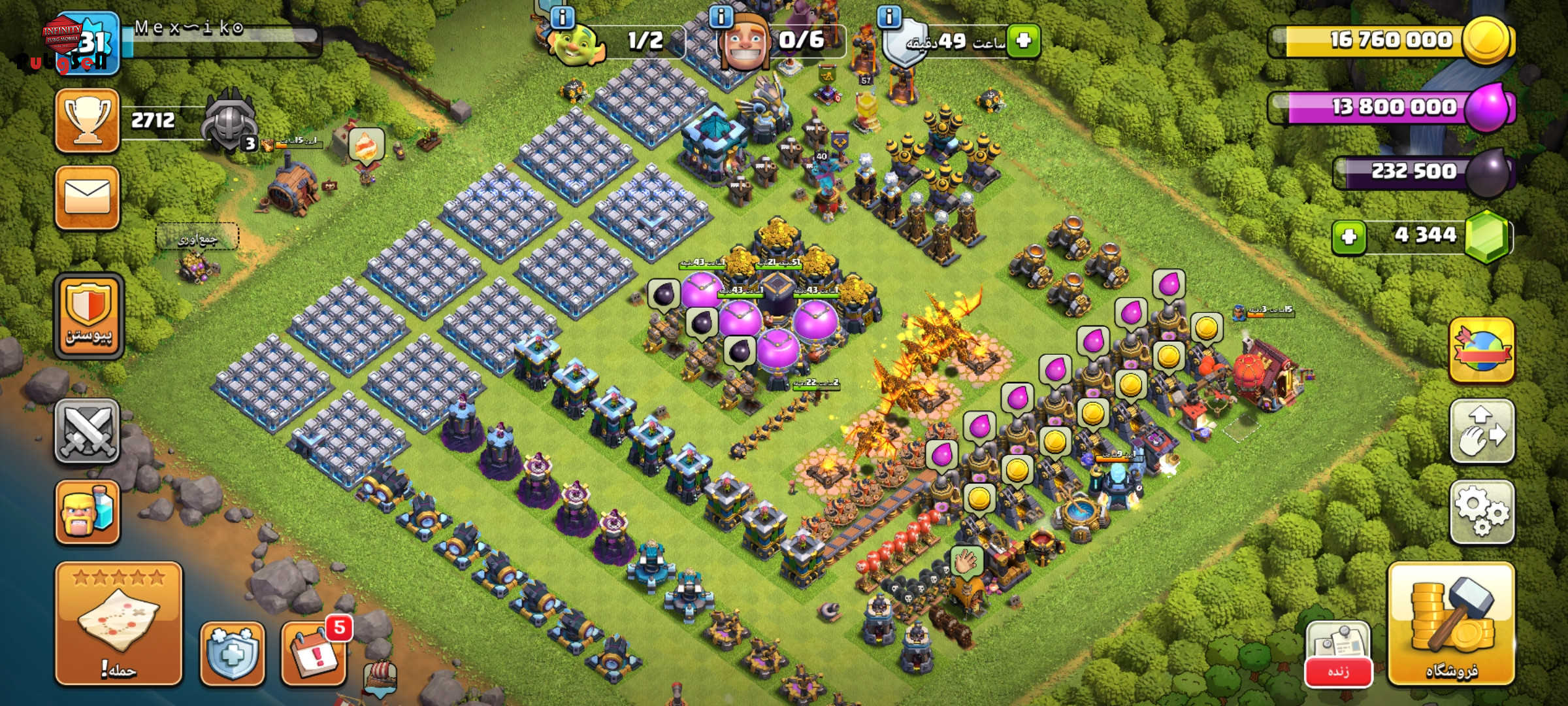Screen dimensions: 1568x706
Task: Open the trophy ranking button
Action: (x=87, y=122)
